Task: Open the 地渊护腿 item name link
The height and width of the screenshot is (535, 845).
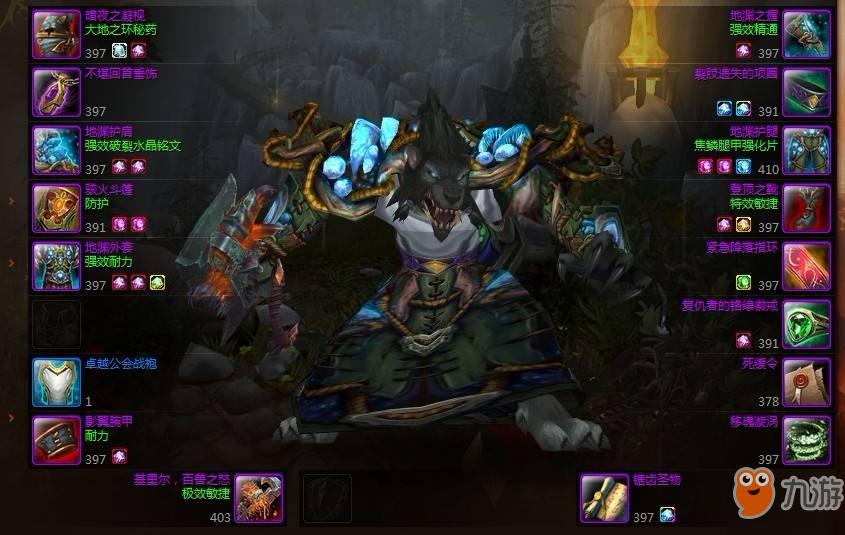Action: click(x=754, y=132)
